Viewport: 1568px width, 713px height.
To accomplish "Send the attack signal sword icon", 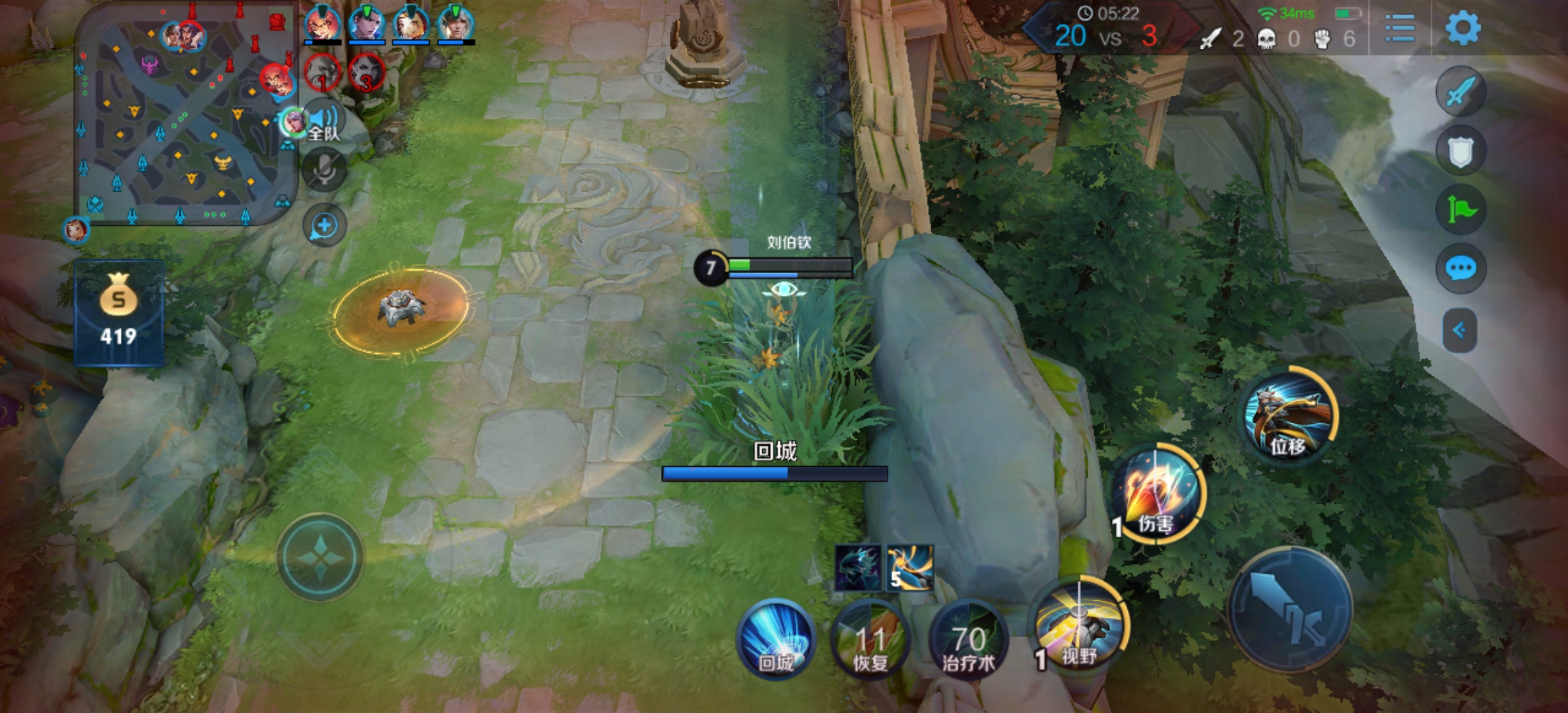I will (x=1460, y=91).
